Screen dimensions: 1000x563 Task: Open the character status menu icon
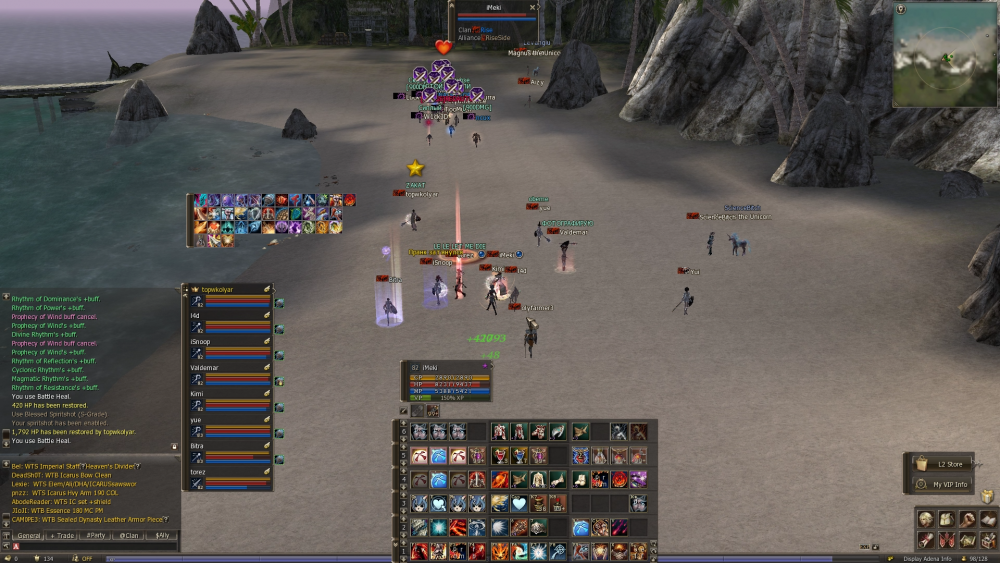925,519
